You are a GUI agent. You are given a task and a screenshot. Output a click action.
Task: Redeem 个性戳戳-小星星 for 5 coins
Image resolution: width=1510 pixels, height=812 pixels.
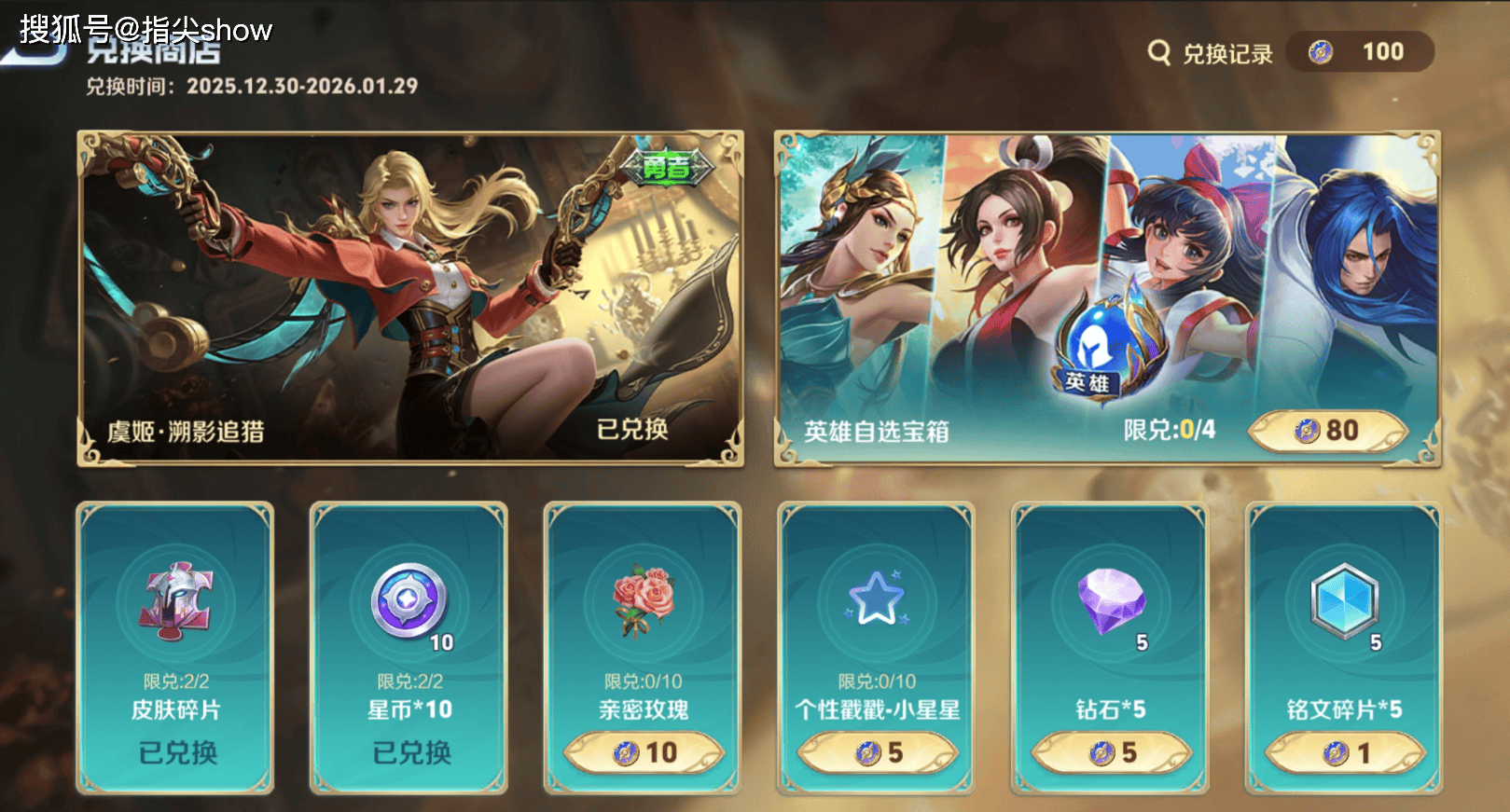(878, 752)
